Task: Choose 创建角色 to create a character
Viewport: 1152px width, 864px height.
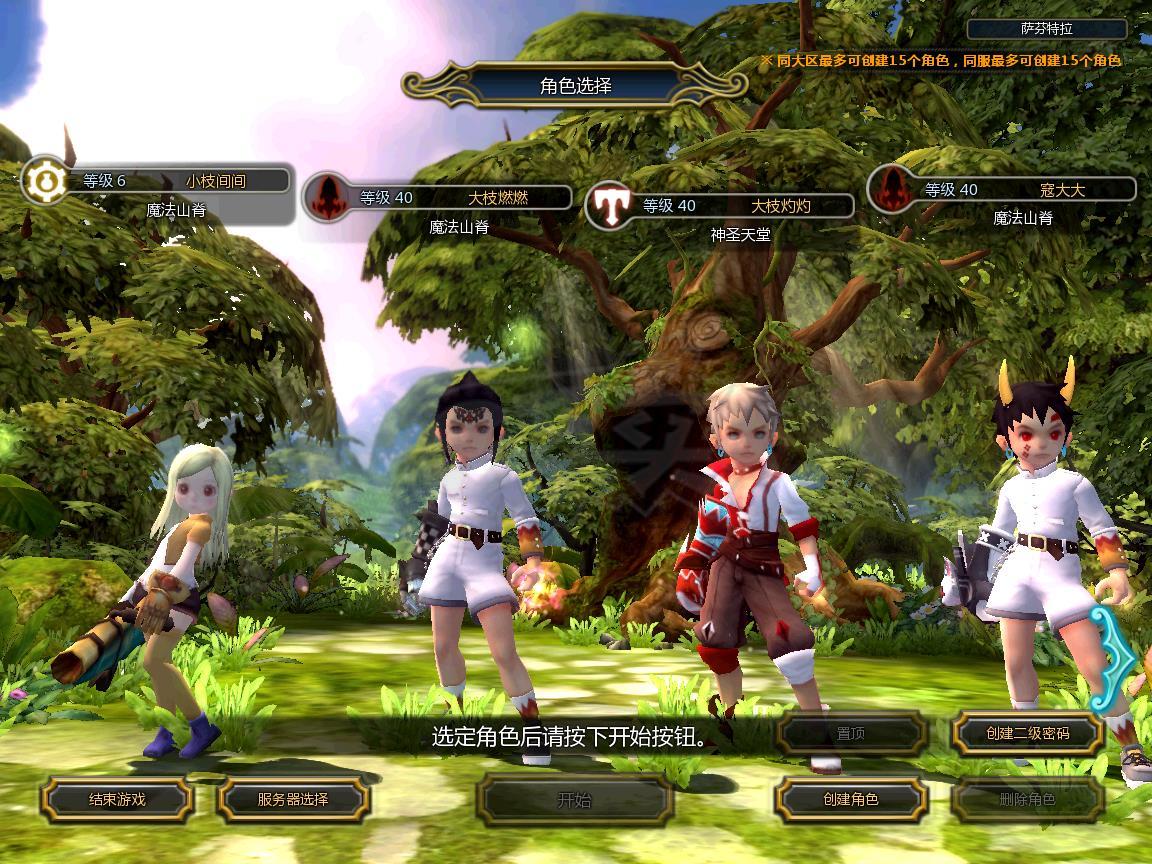Action: coord(851,799)
